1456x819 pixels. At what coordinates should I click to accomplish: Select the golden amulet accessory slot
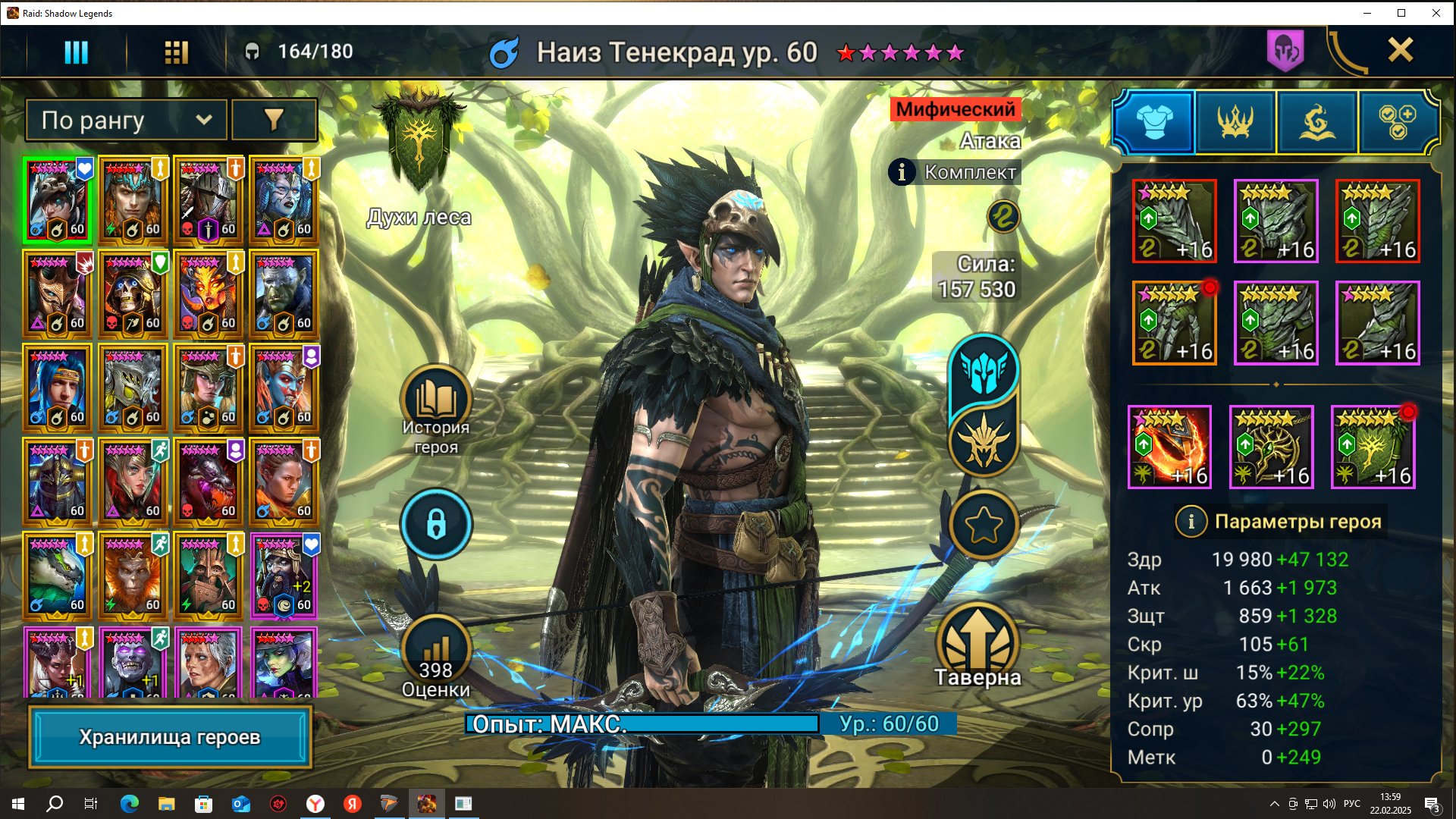point(1271,447)
